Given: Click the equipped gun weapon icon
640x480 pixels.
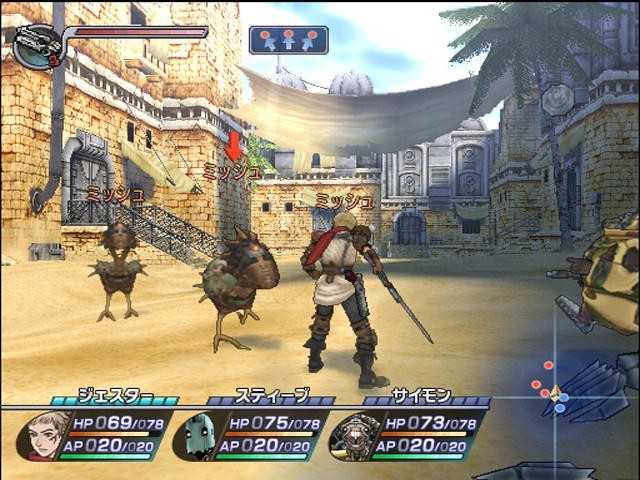Looking at the screenshot, I should click(37, 46).
